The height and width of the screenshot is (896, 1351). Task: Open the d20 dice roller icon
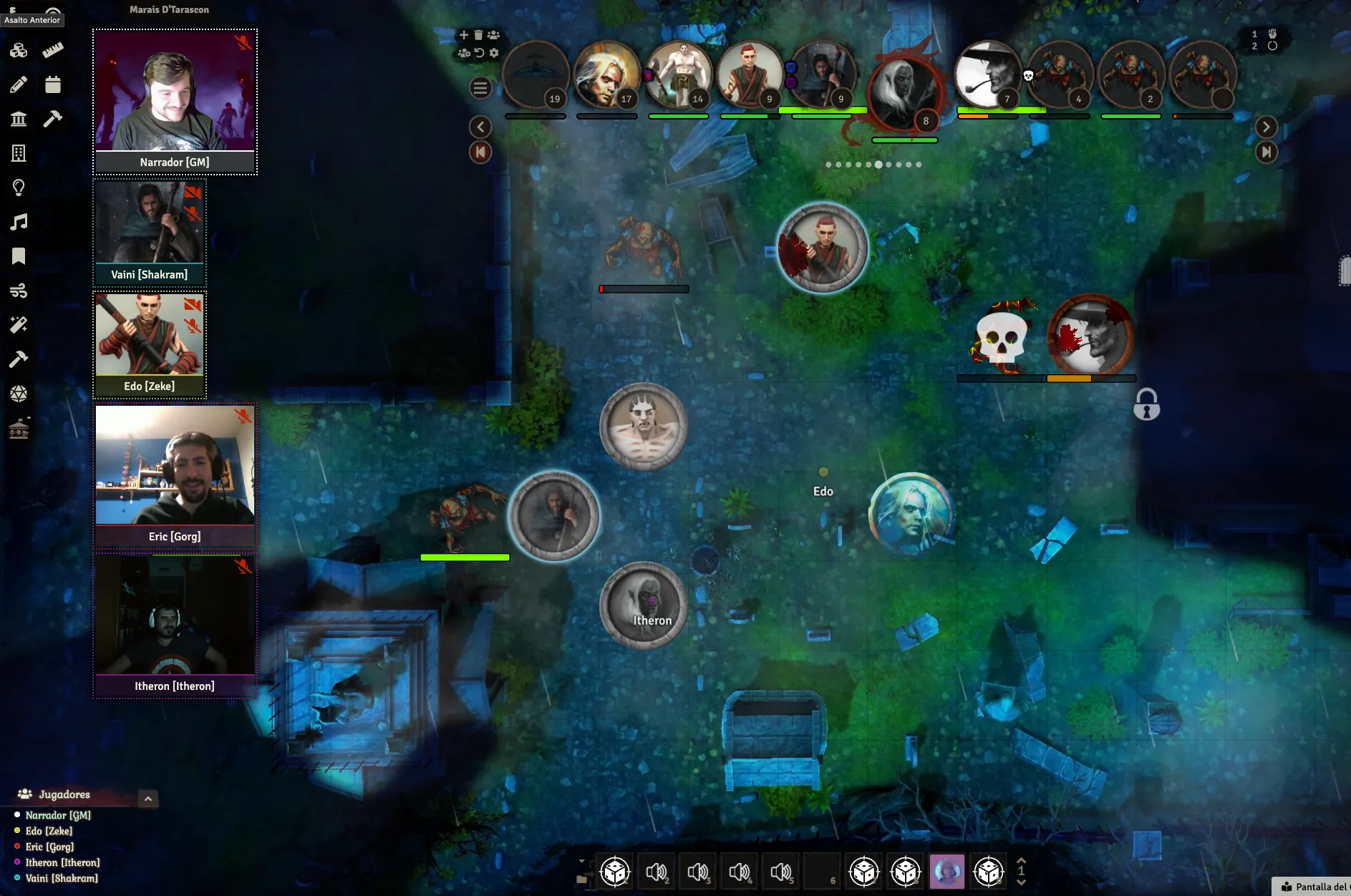point(19,393)
